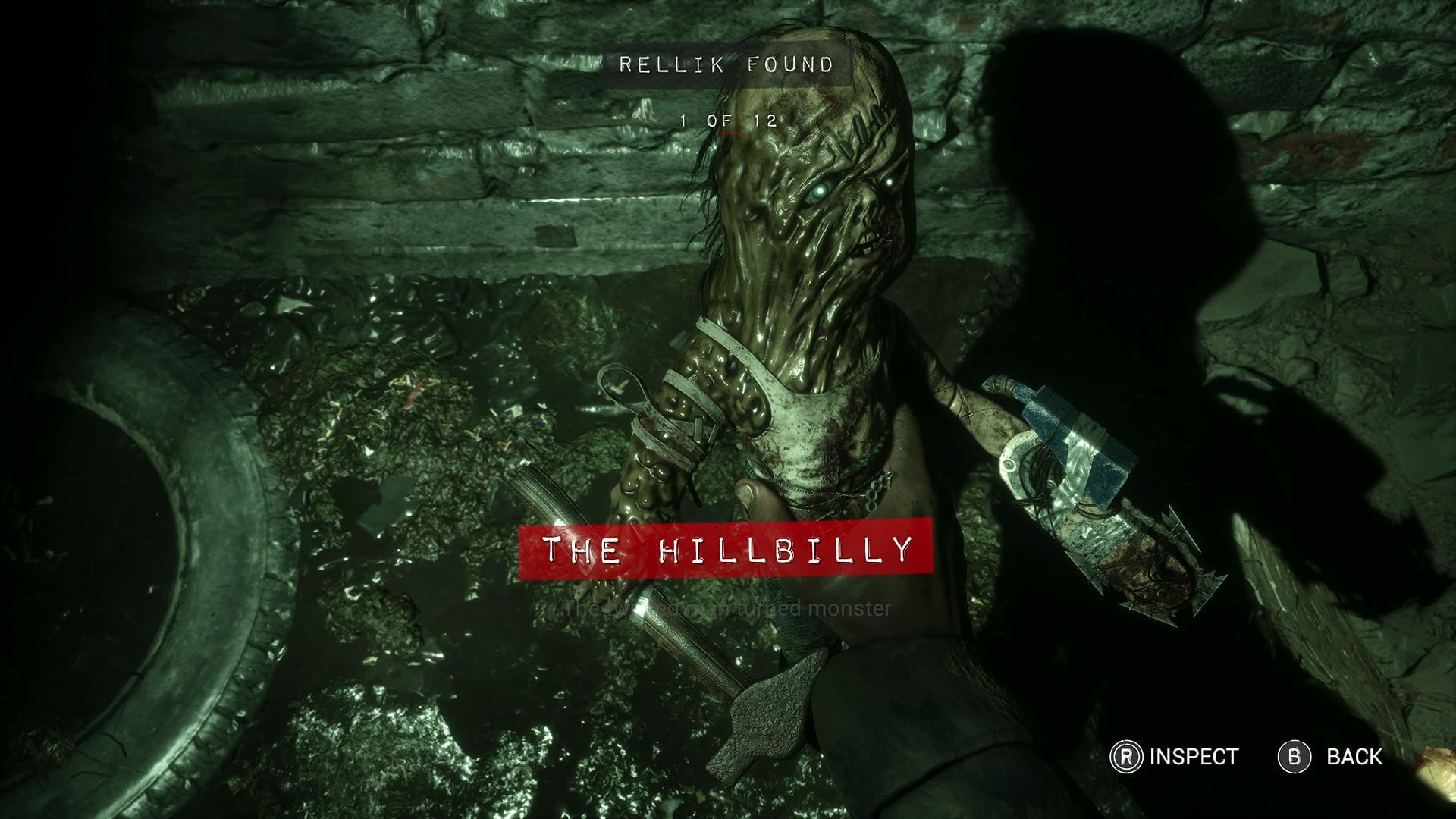Select the RELLIK FOUND header text
Screen dimensions: 1456x819
click(724, 64)
